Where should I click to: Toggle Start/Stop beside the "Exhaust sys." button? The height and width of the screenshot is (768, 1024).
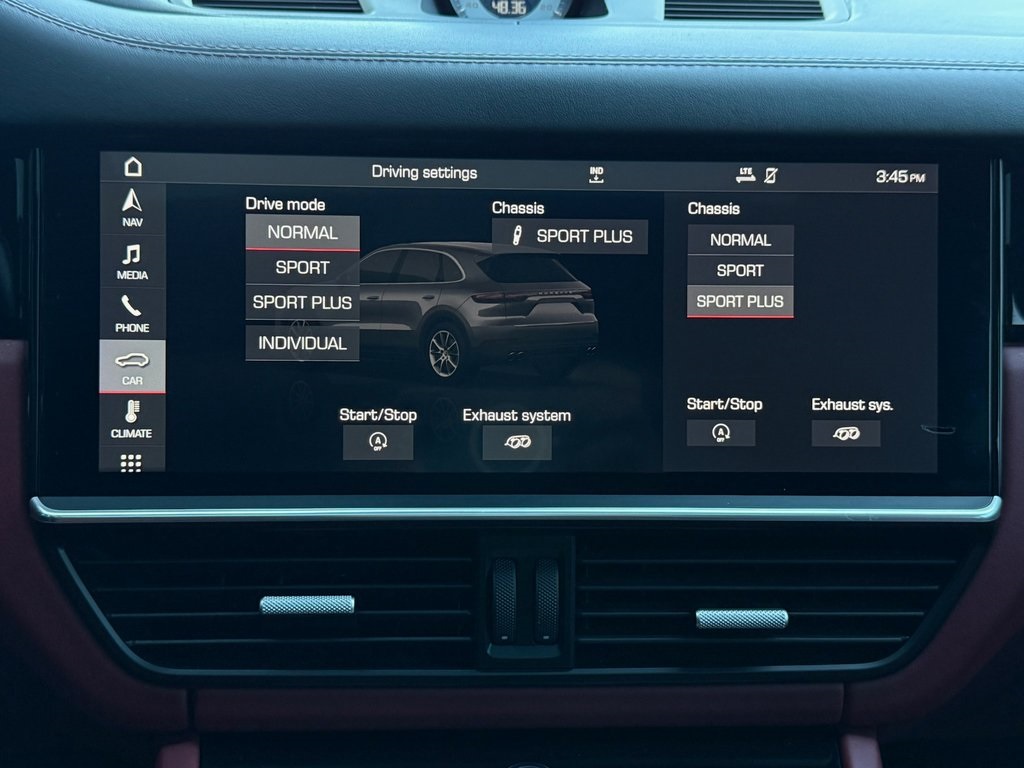coord(721,433)
